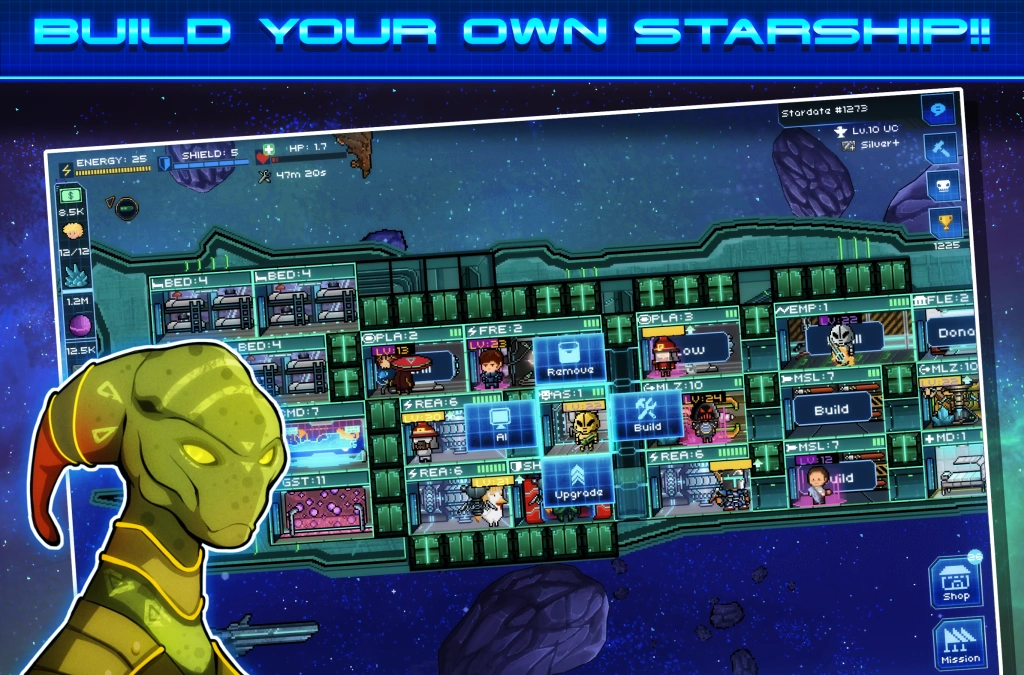Click the Build option with wrench icon
The height and width of the screenshot is (675, 1024).
coord(647,416)
